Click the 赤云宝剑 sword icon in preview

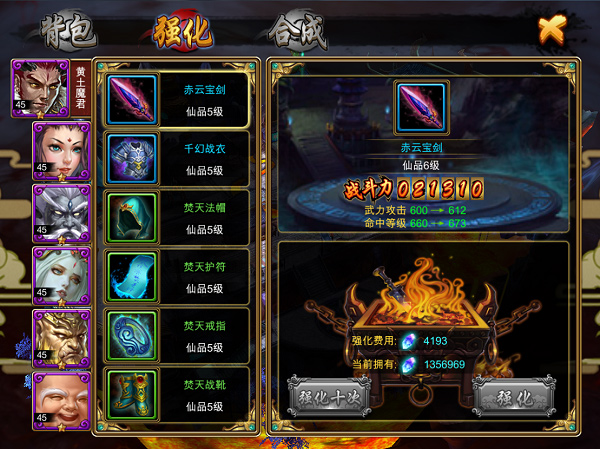419,108
